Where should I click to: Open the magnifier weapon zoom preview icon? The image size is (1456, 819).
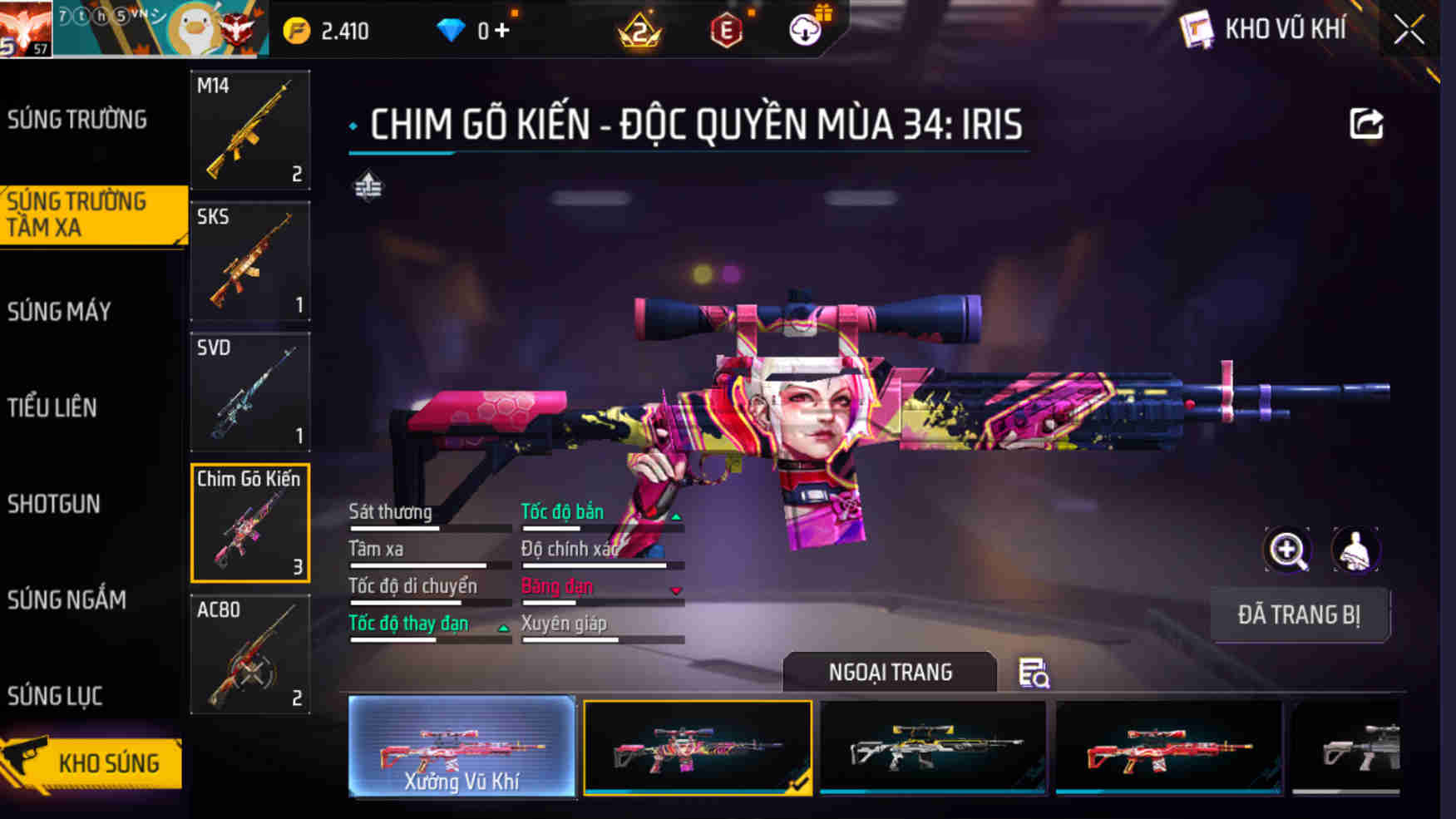click(1288, 550)
